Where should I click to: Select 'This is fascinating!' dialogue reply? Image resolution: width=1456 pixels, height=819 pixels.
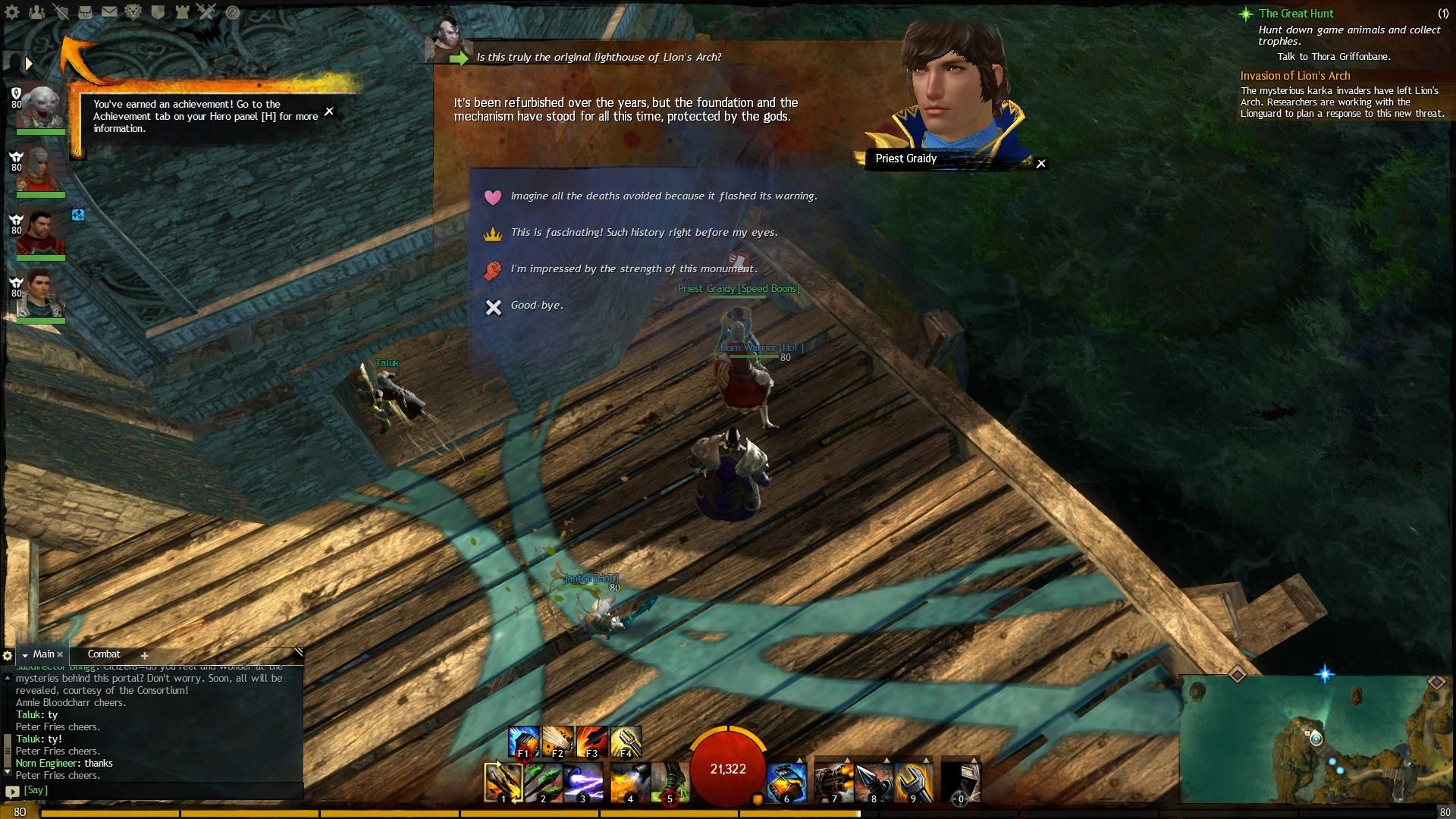click(x=644, y=233)
